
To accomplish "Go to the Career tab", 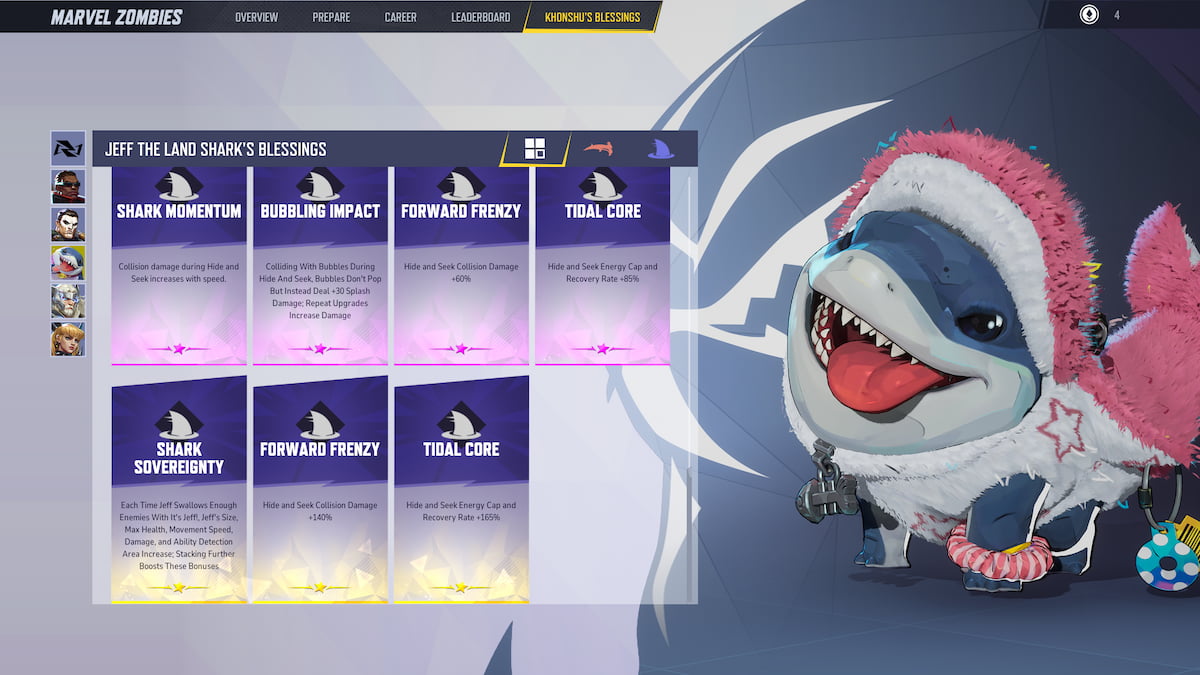I will [x=400, y=17].
